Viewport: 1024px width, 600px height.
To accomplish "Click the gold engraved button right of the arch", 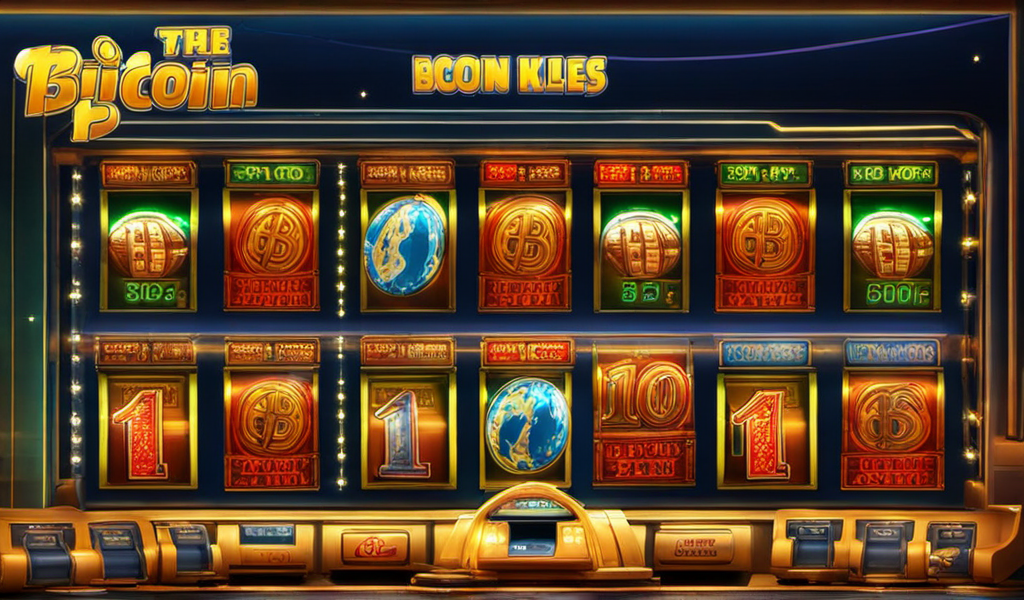I will 694,546.
